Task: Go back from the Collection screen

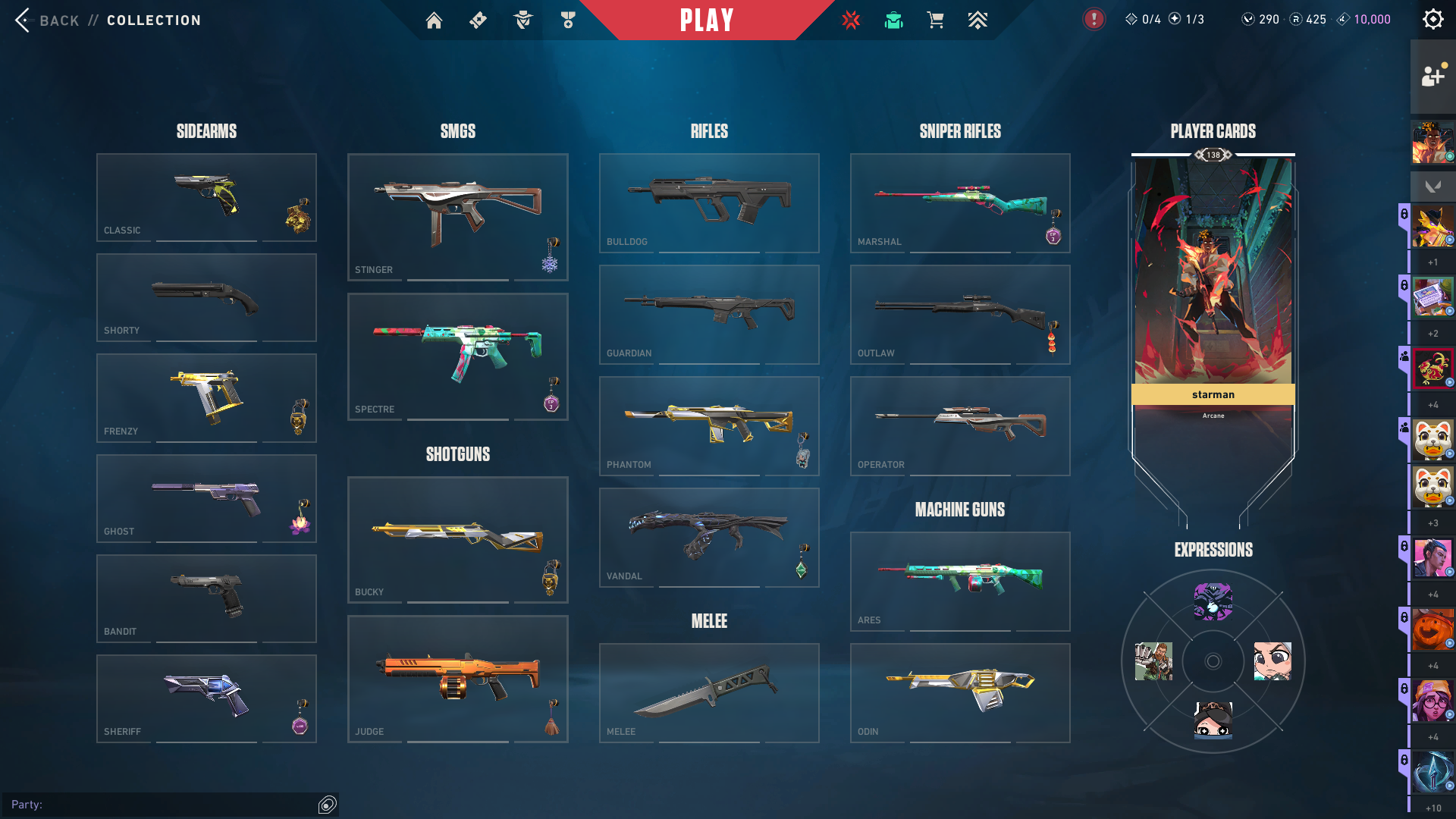Action: click(x=47, y=20)
